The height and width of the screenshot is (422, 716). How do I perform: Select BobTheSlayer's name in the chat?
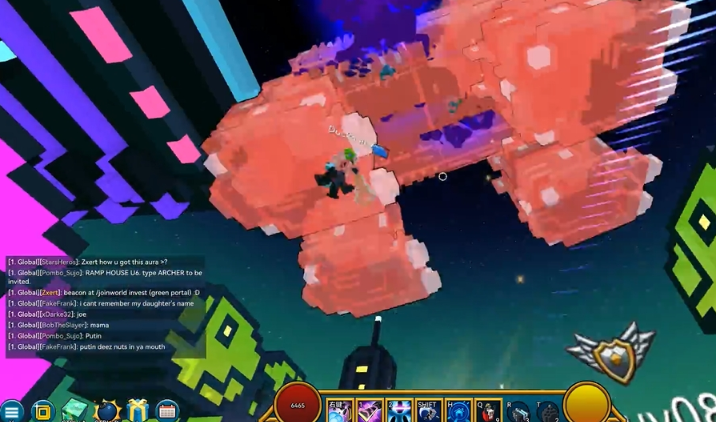[x=64, y=325]
